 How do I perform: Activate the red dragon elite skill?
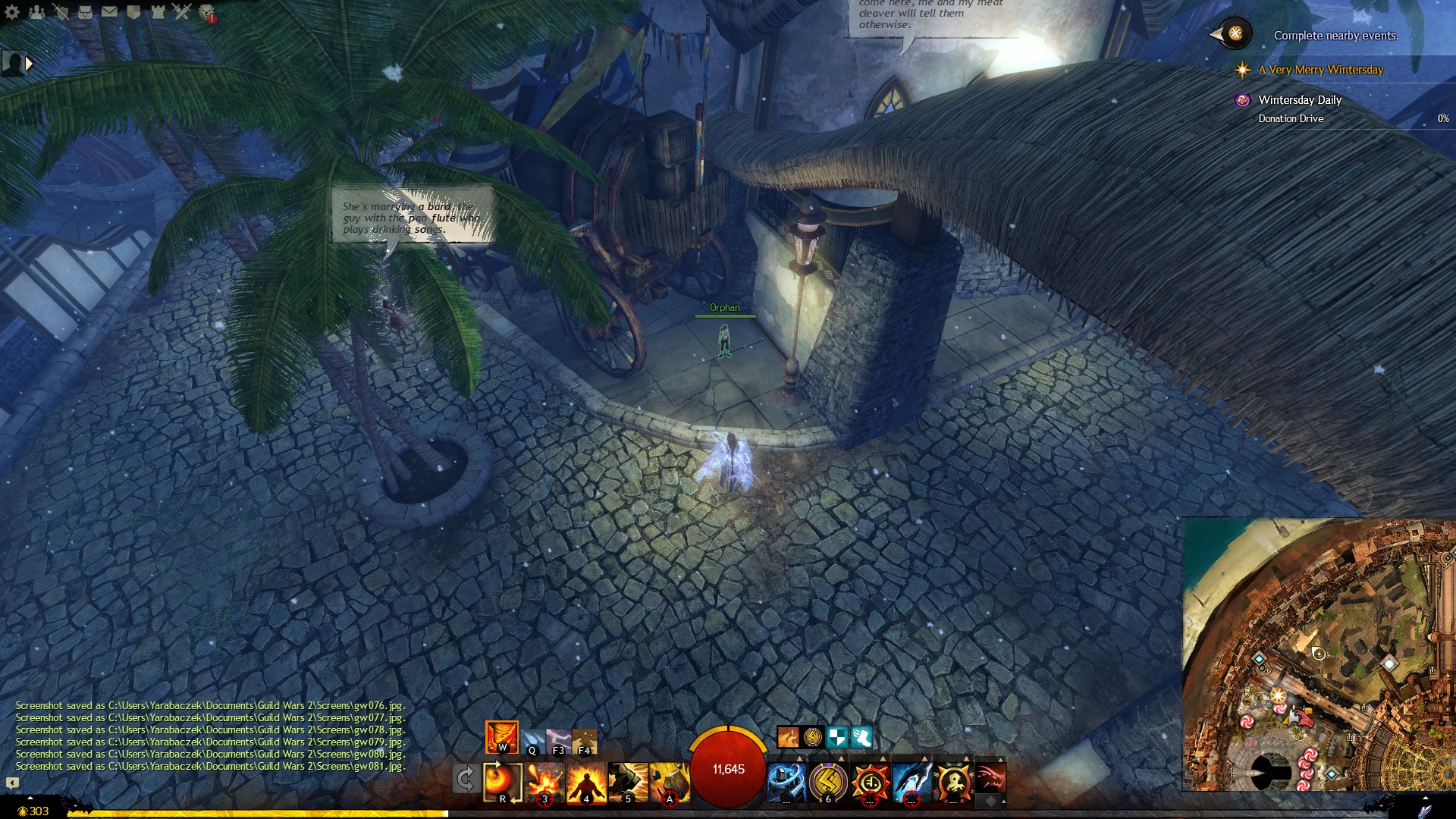click(x=990, y=779)
